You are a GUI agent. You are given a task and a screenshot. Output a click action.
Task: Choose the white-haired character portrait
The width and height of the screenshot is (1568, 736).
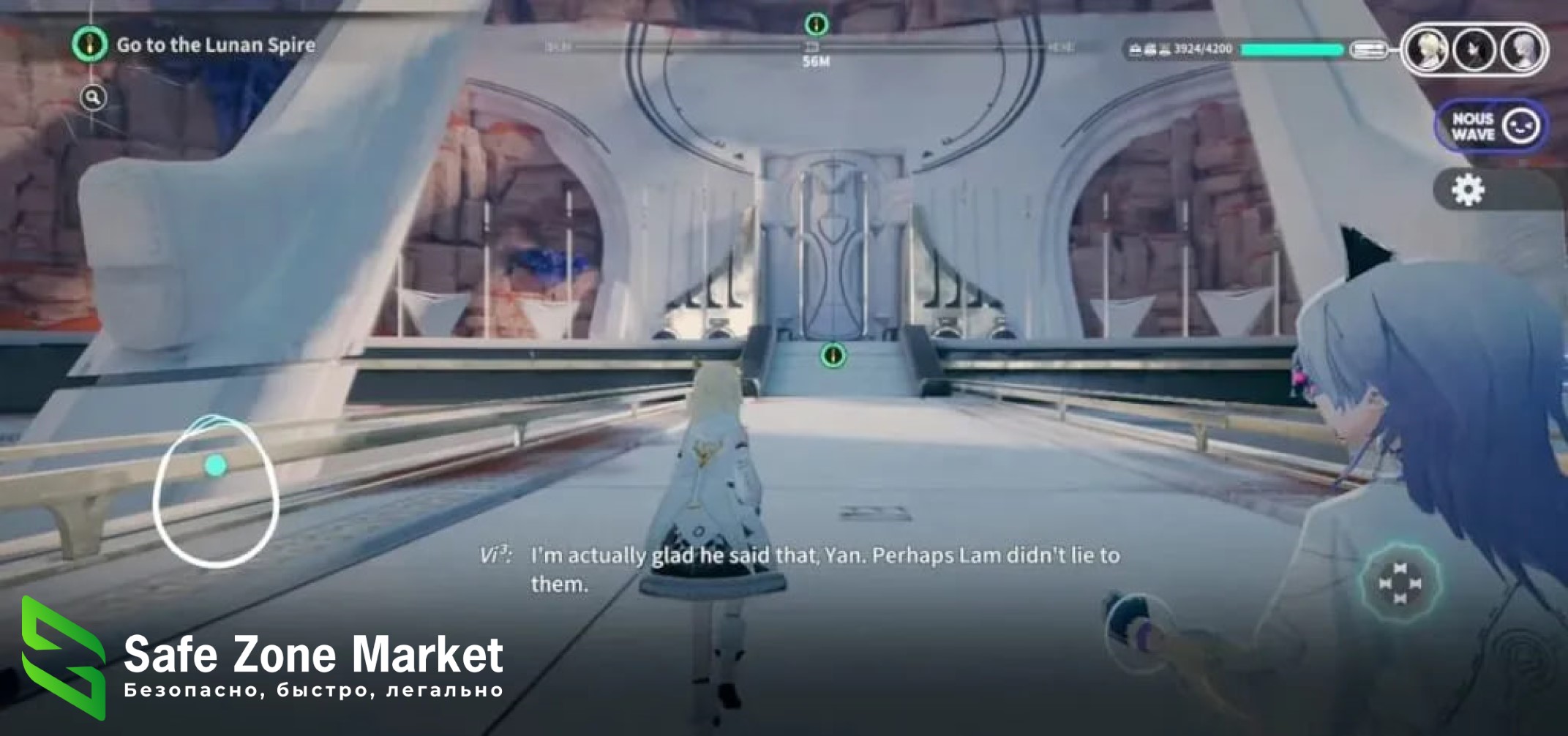(1522, 50)
